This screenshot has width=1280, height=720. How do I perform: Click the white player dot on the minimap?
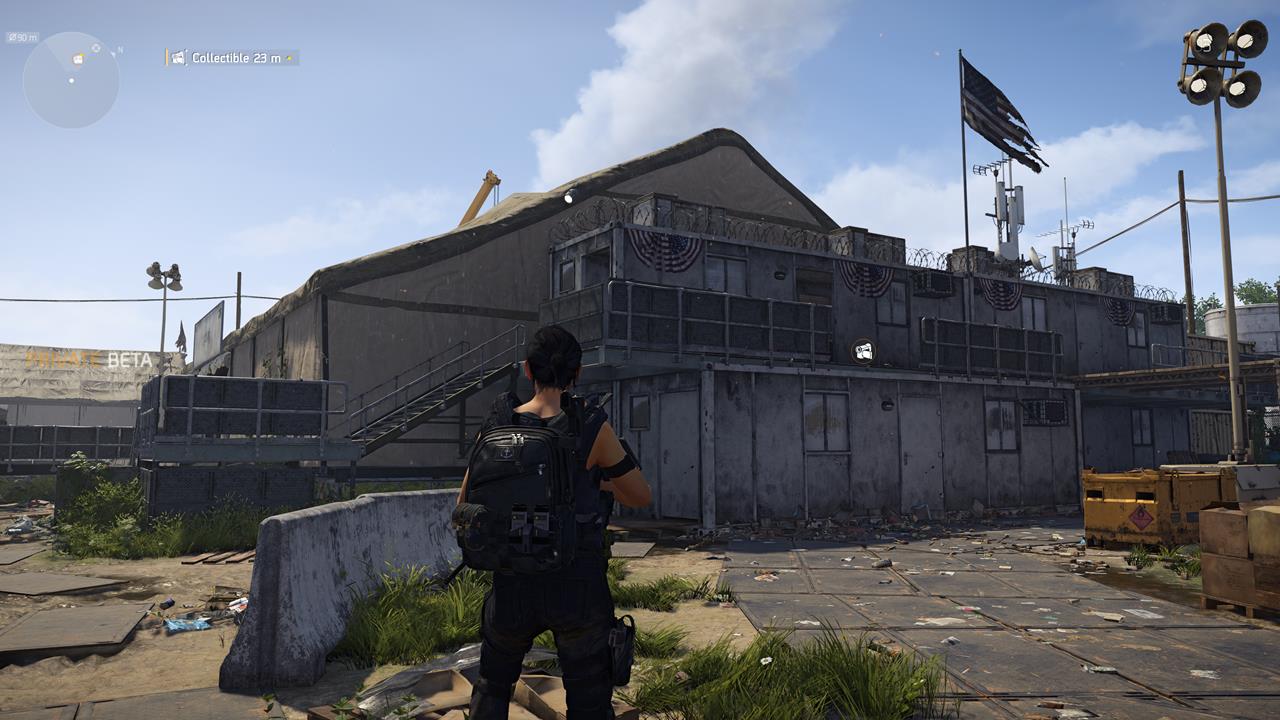(x=71, y=80)
